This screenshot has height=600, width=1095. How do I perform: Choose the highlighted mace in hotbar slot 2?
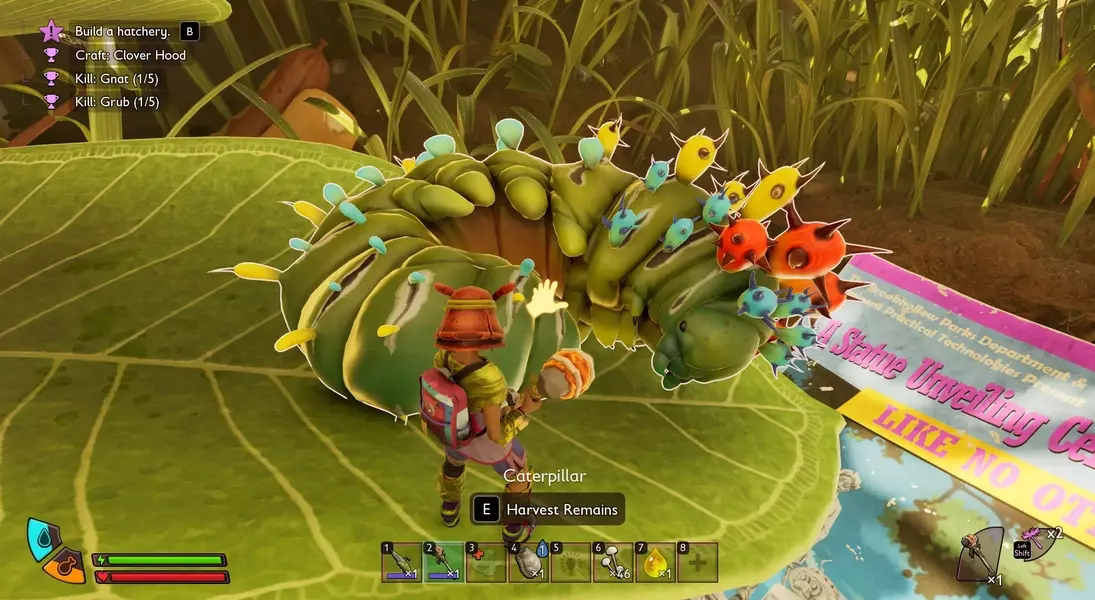[x=442, y=562]
